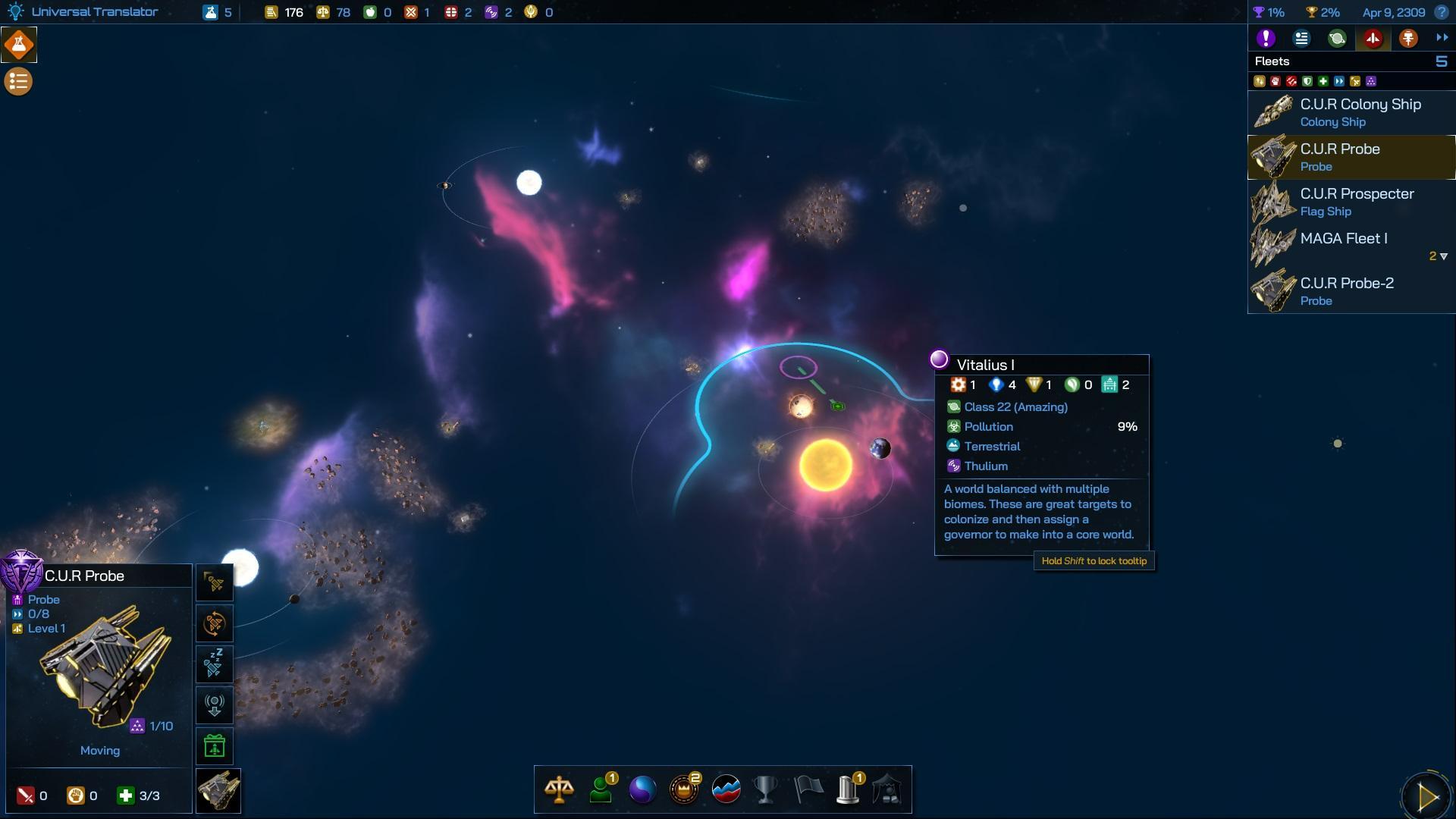Click the Turn button with yellow arrow
Image resolution: width=1456 pixels, height=819 pixels.
pos(1426,796)
